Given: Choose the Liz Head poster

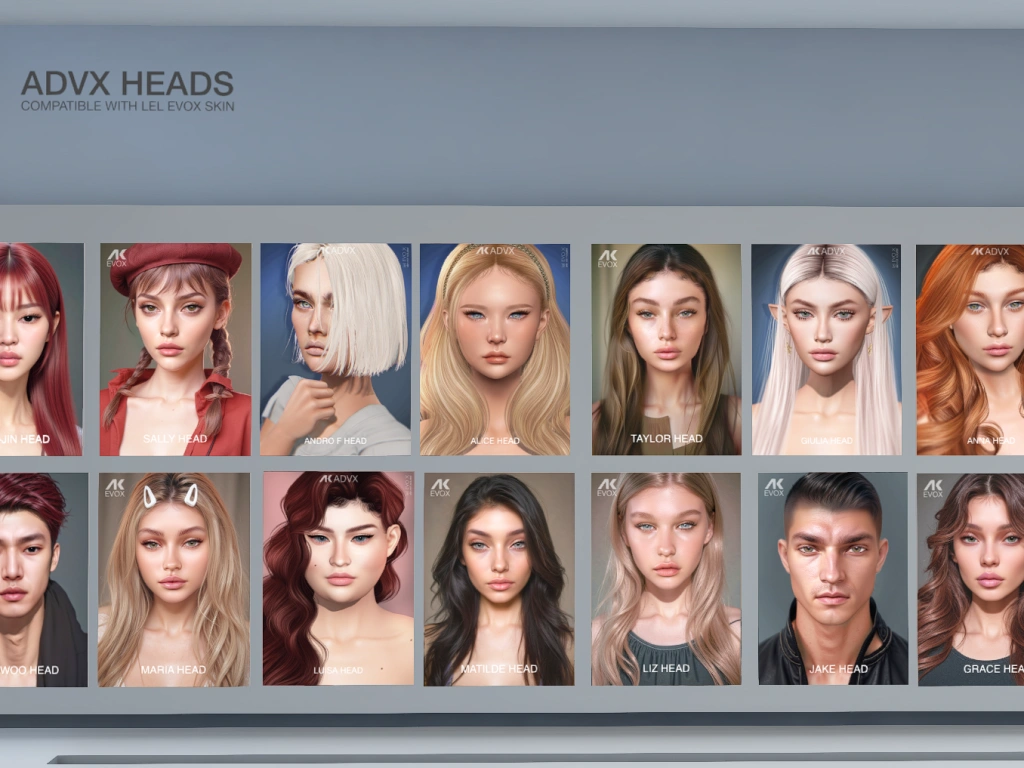Looking at the screenshot, I should (x=666, y=579).
